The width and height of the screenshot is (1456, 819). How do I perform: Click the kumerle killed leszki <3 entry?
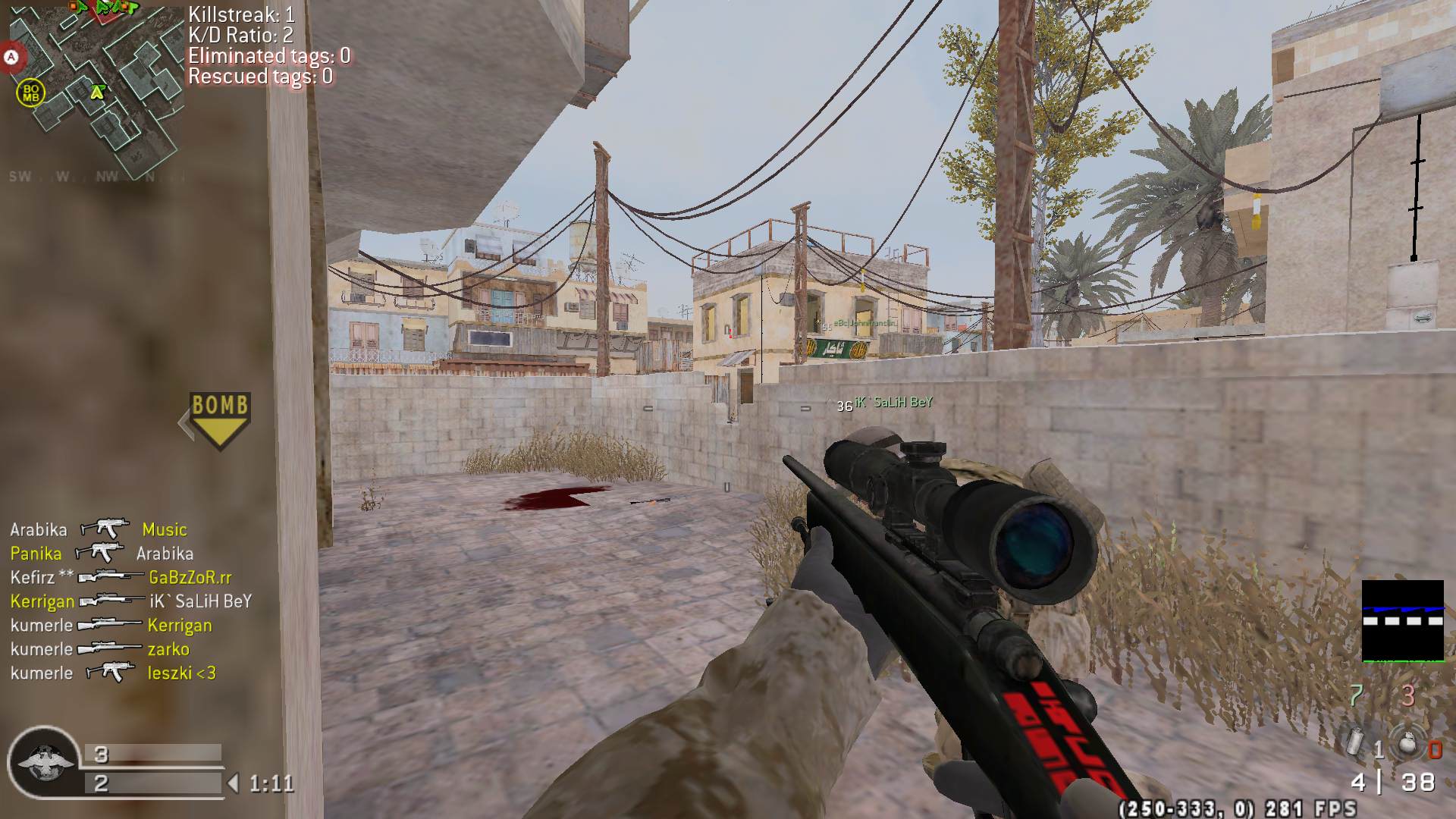[113, 673]
